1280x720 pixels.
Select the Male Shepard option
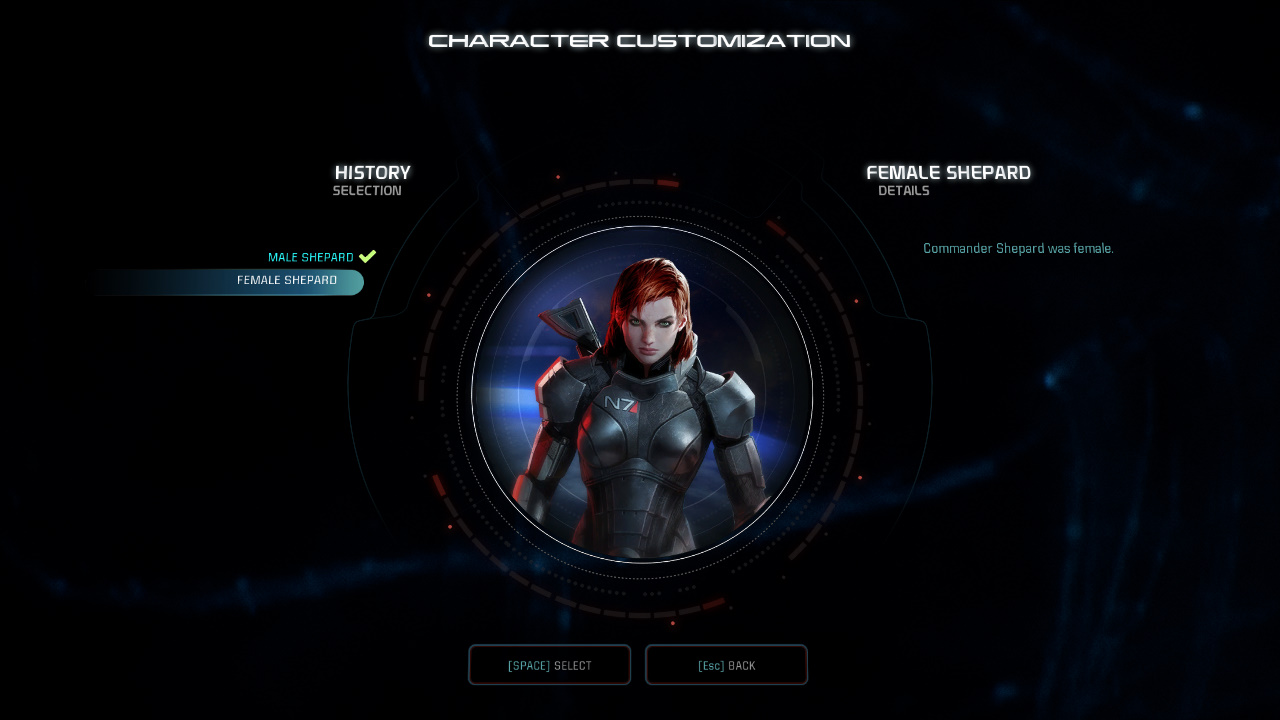(311, 257)
